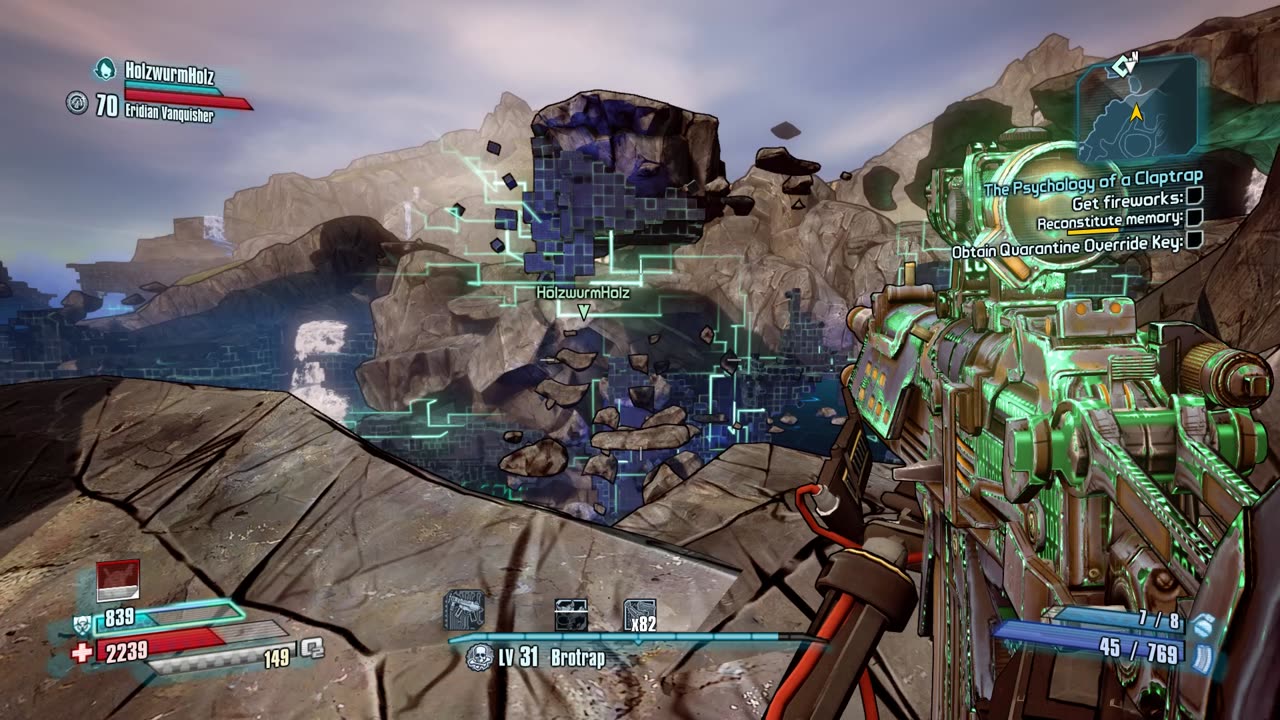Click the level 70 badge icon
This screenshot has height=720, width=1280.
[x=78, y=102]
